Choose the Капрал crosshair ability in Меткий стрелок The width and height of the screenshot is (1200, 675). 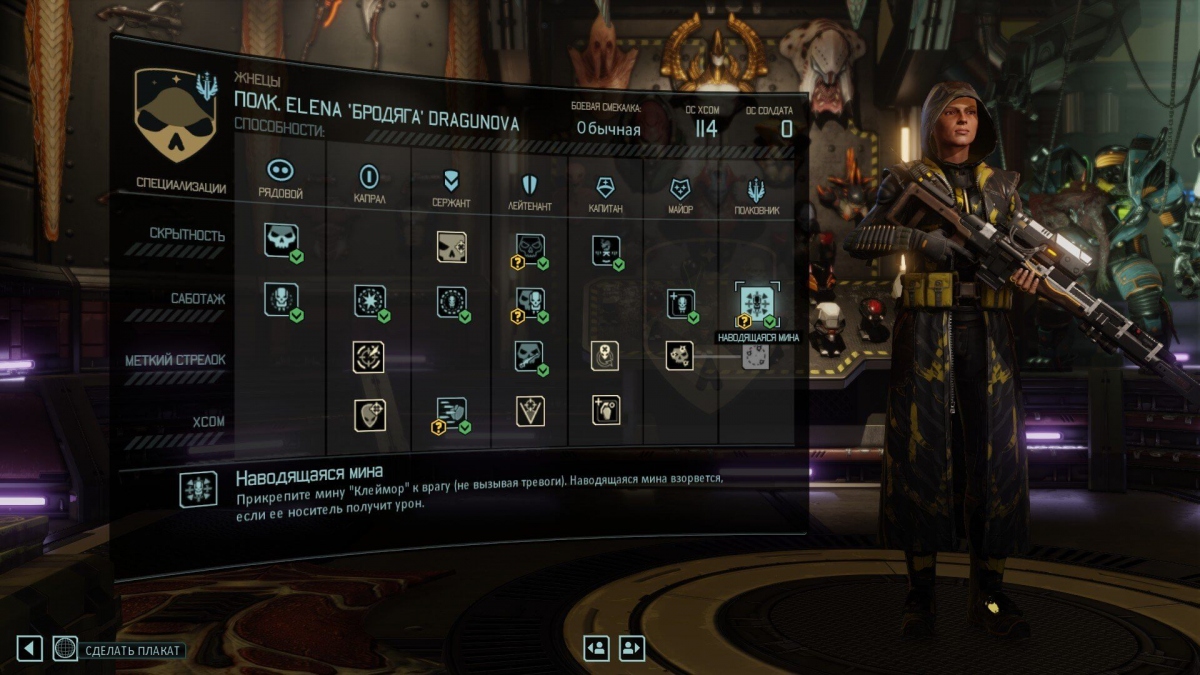(368, 357)
